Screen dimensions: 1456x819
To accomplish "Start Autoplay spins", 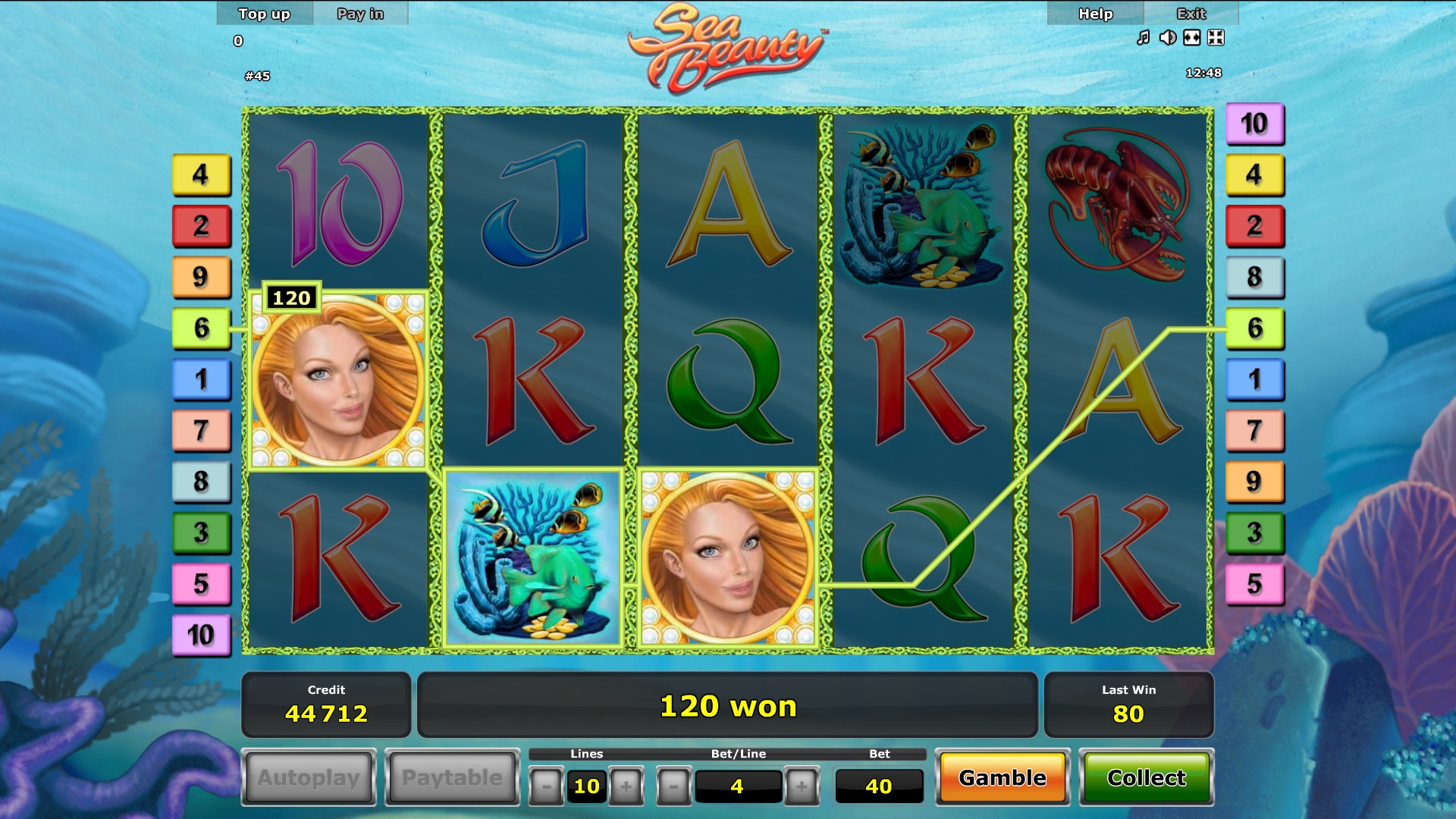I will point(309,777).
